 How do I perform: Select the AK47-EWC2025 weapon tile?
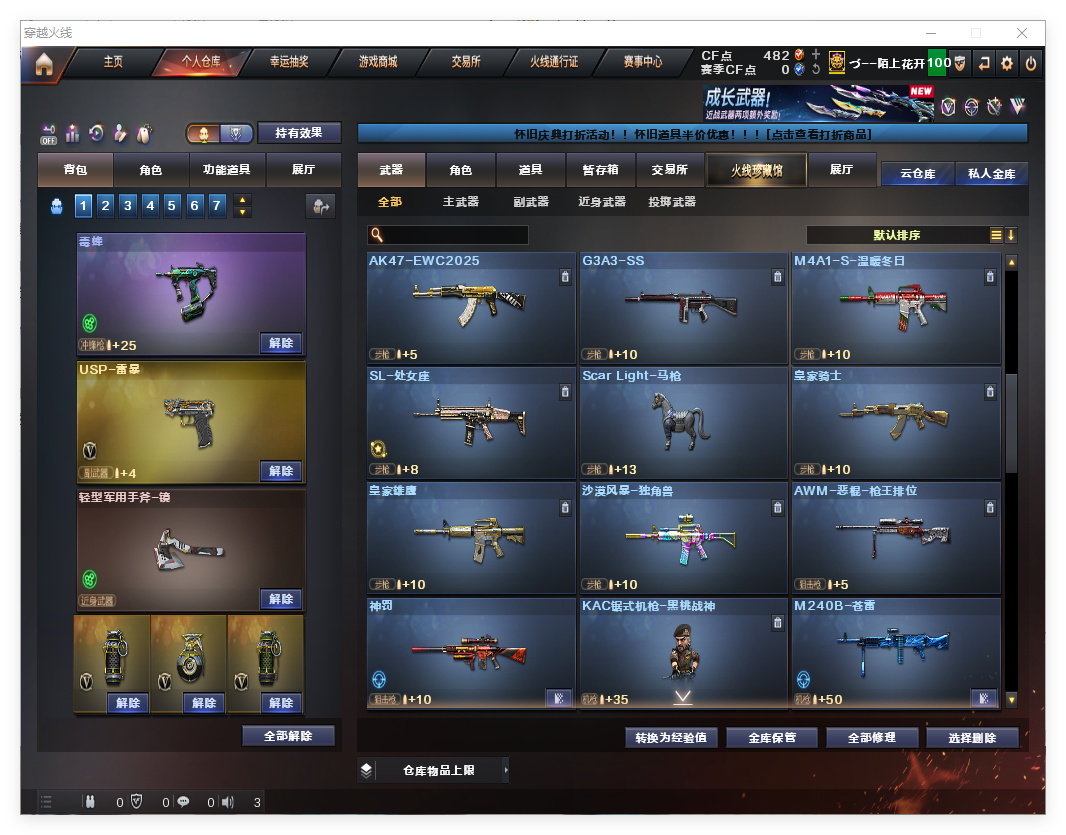click(x=471, y=307)
